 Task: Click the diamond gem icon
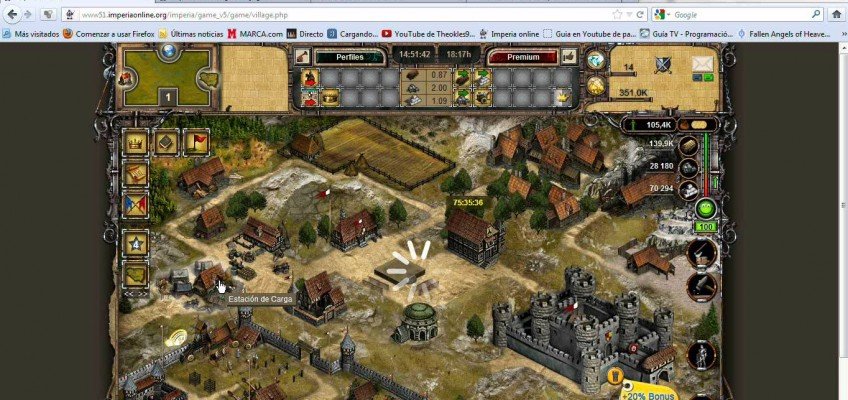click(596, 61)
